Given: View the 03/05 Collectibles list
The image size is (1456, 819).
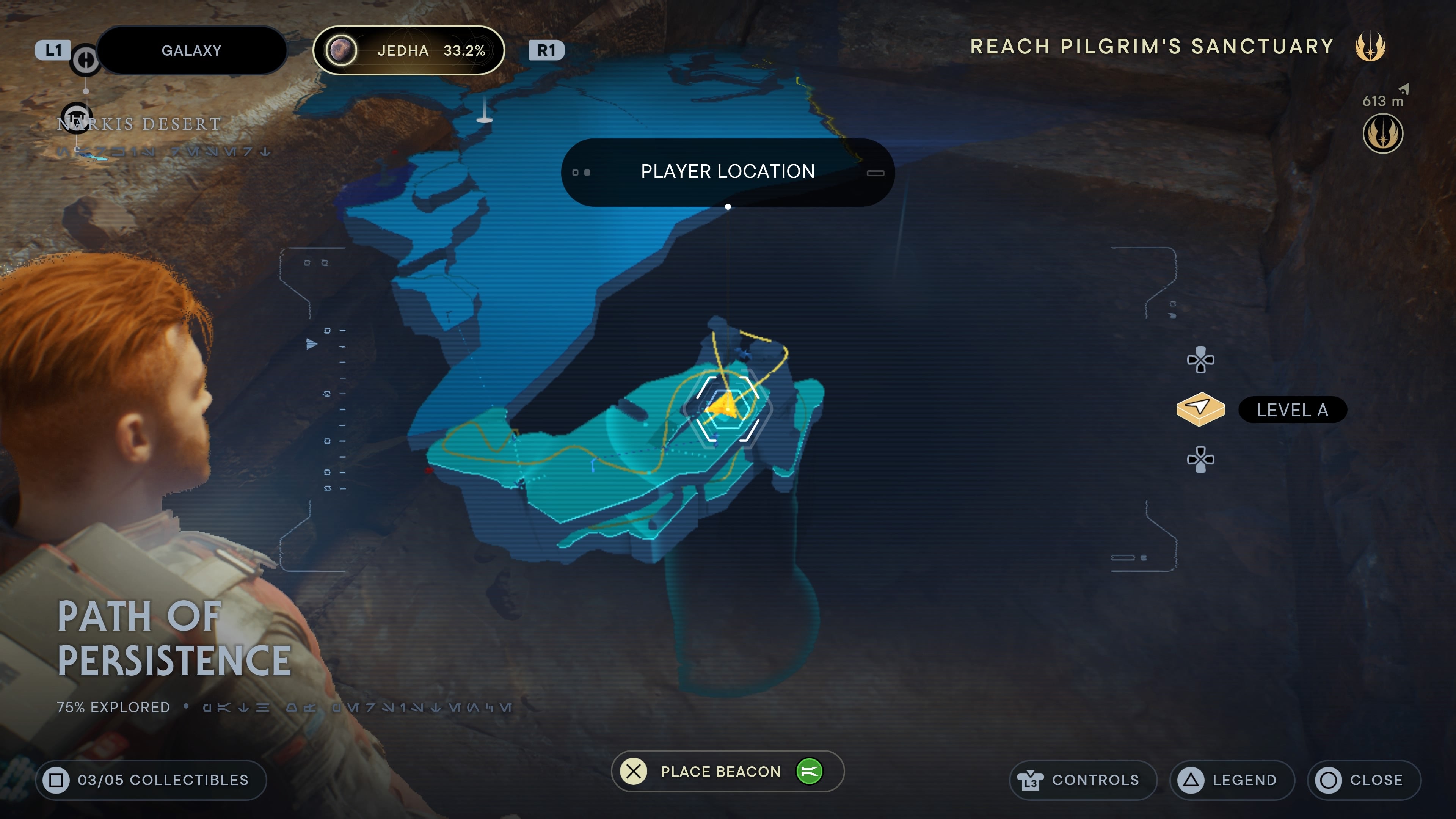Looking at the screenshot, I should [x=151, y=780].
